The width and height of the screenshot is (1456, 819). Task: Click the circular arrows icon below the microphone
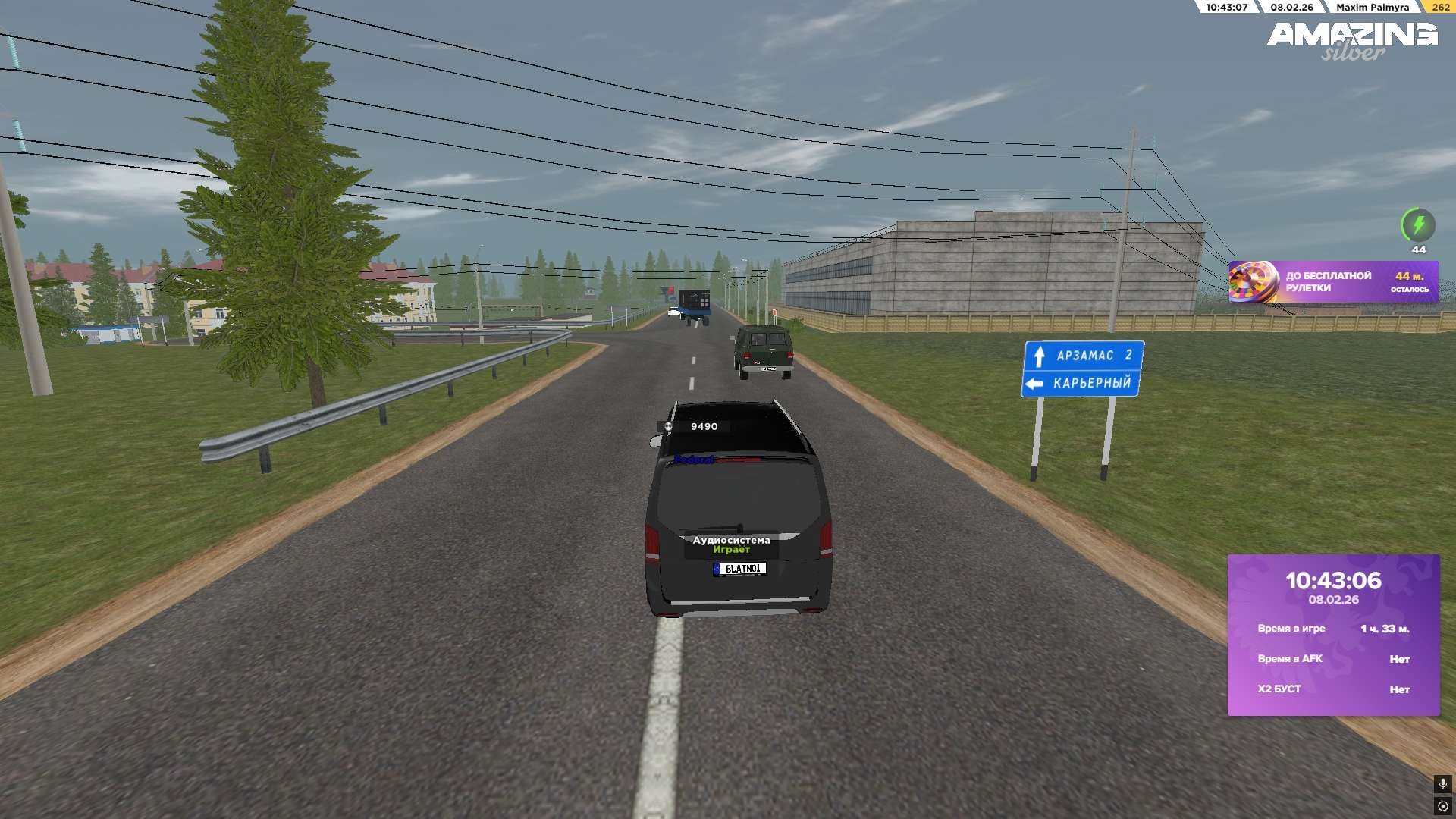1442,806
